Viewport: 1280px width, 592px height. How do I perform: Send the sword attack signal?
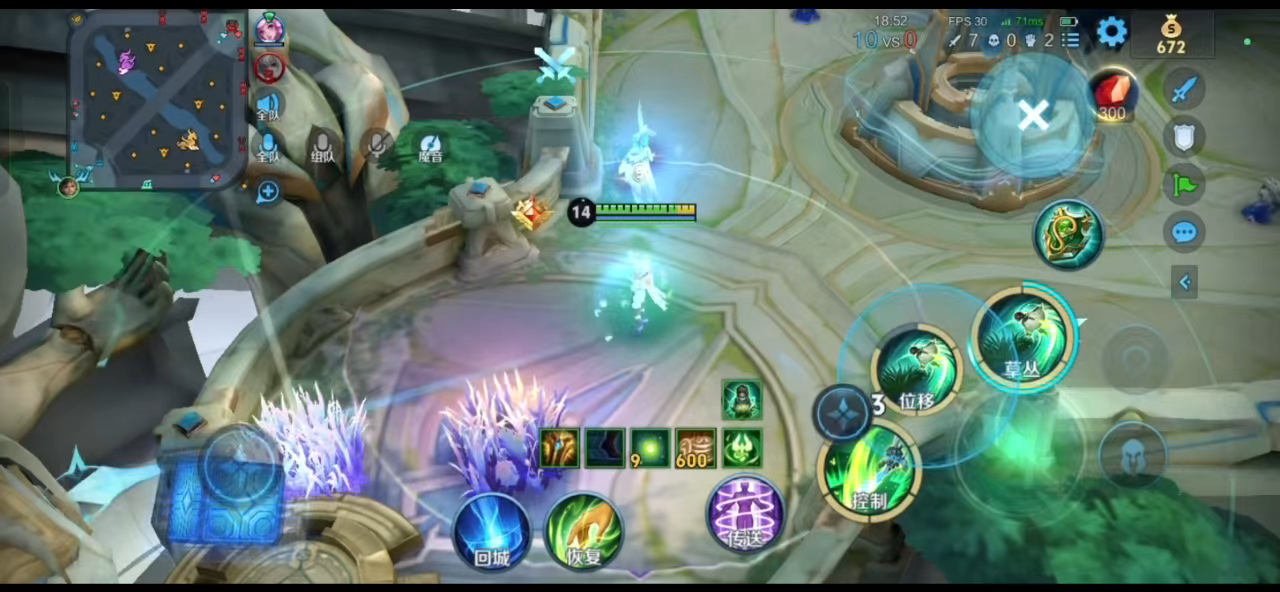click(x=1184, y=90)
